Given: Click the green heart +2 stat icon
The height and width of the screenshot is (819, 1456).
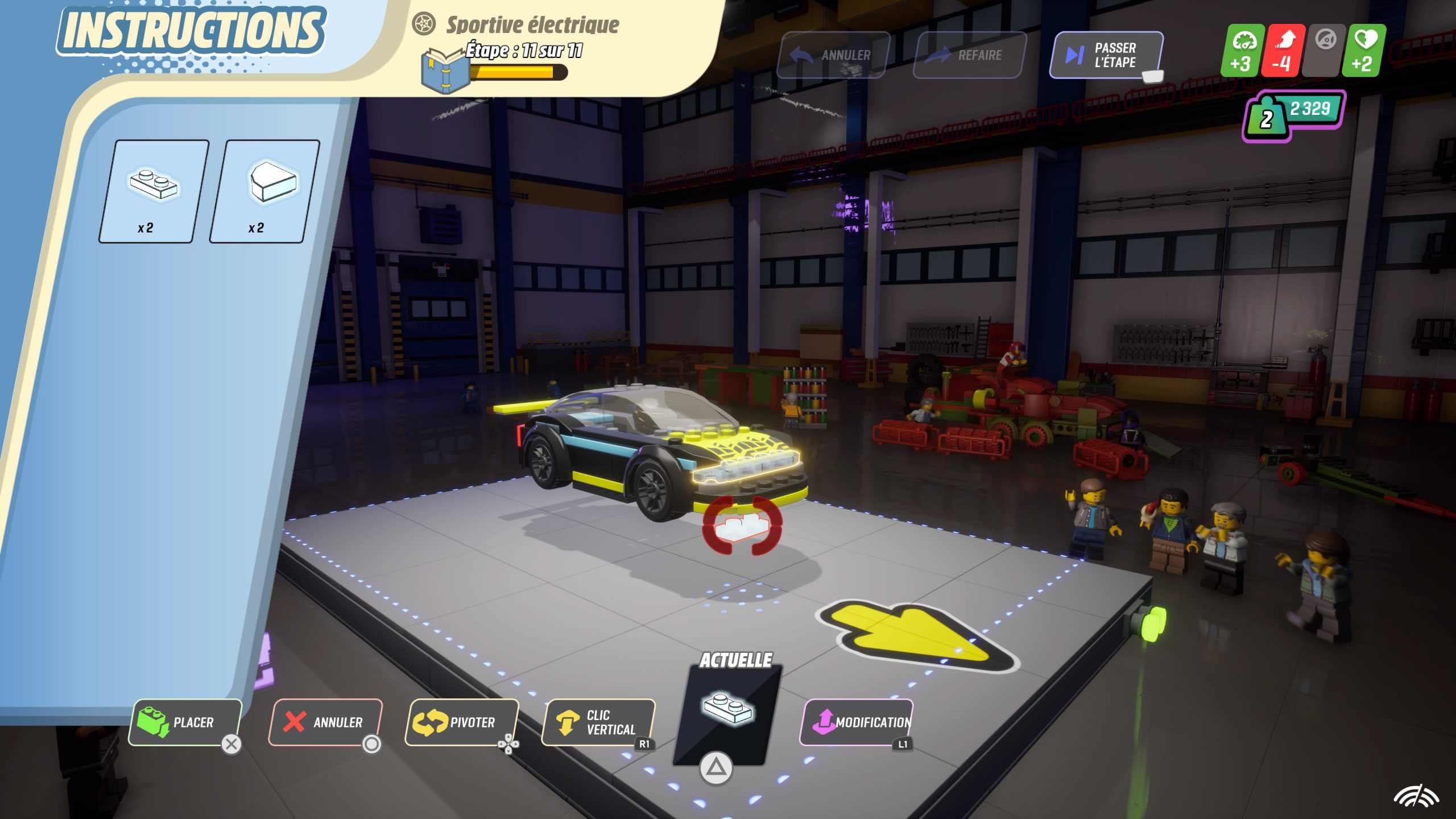Looking at the screenshot, I should tap(1363, 51).
